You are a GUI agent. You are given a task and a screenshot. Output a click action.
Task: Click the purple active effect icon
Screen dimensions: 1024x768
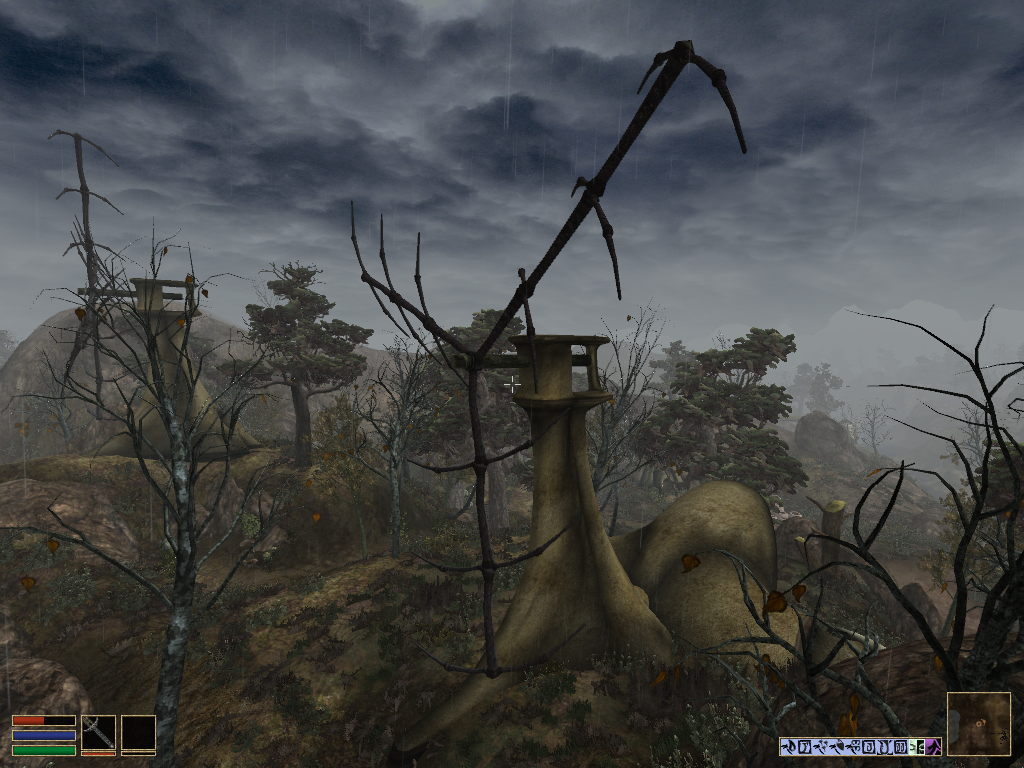point(932,746)
